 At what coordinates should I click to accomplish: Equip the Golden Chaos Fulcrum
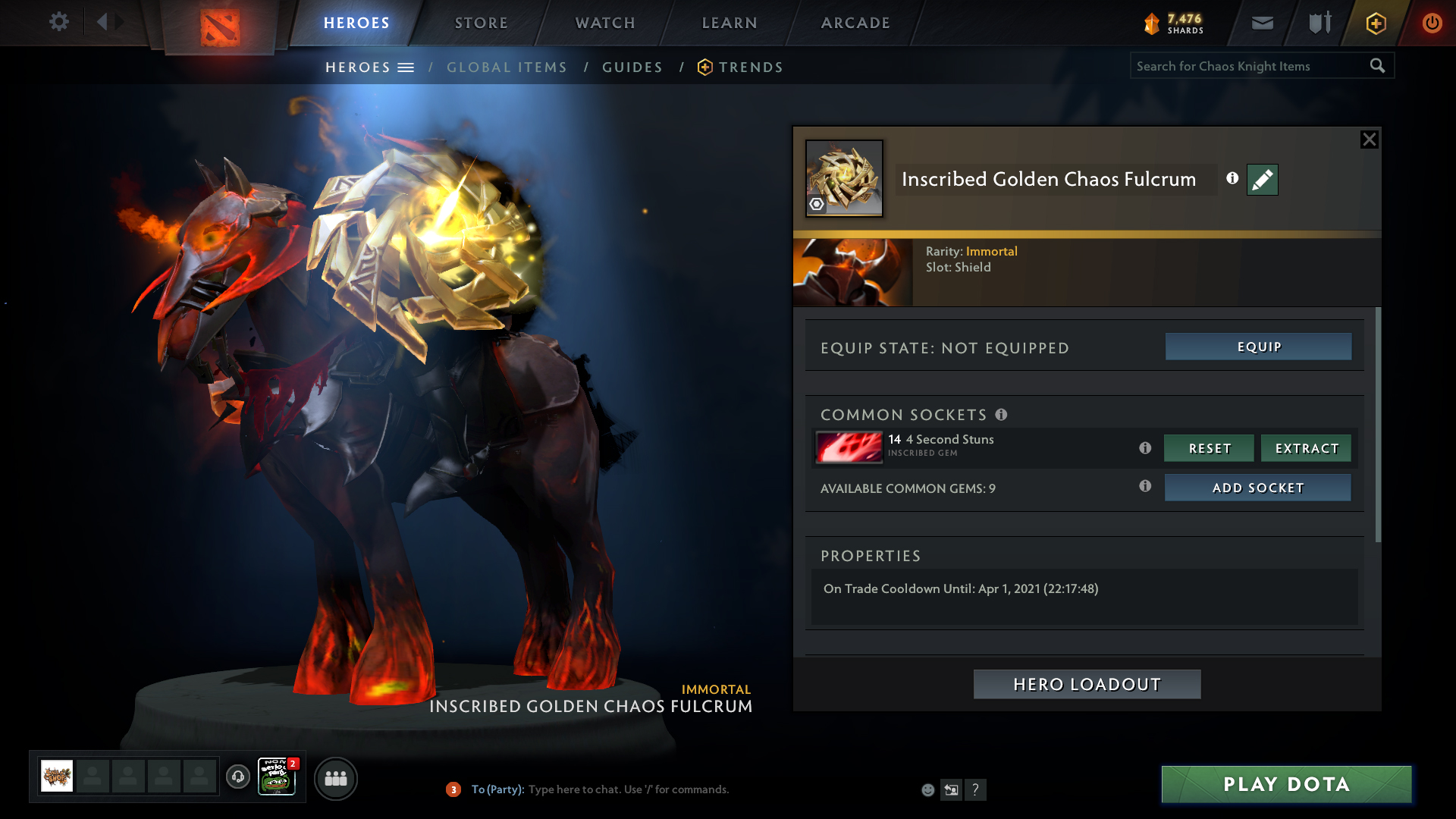(1258, 347)
